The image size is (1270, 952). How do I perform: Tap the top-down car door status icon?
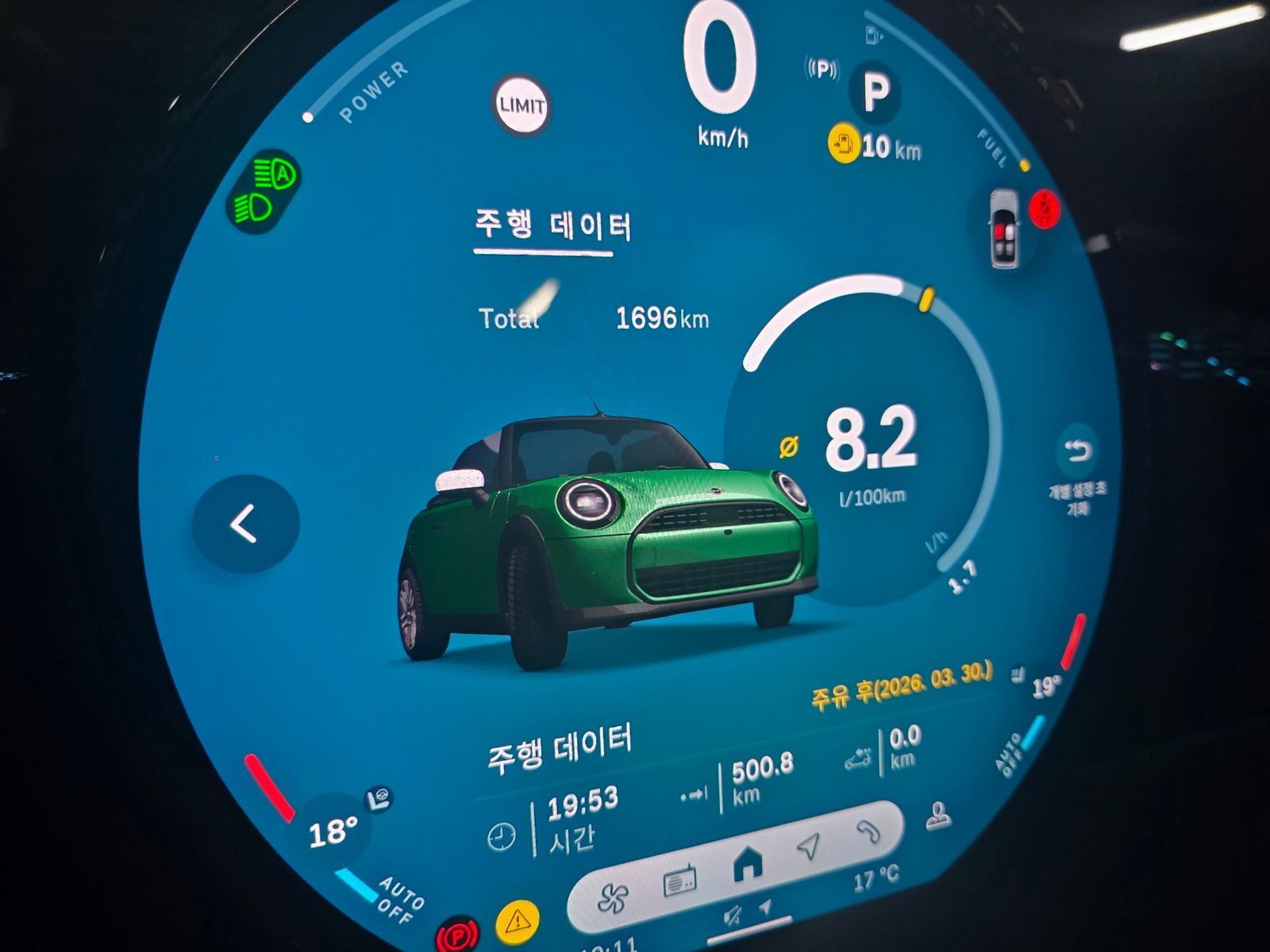coord(1005,229)
